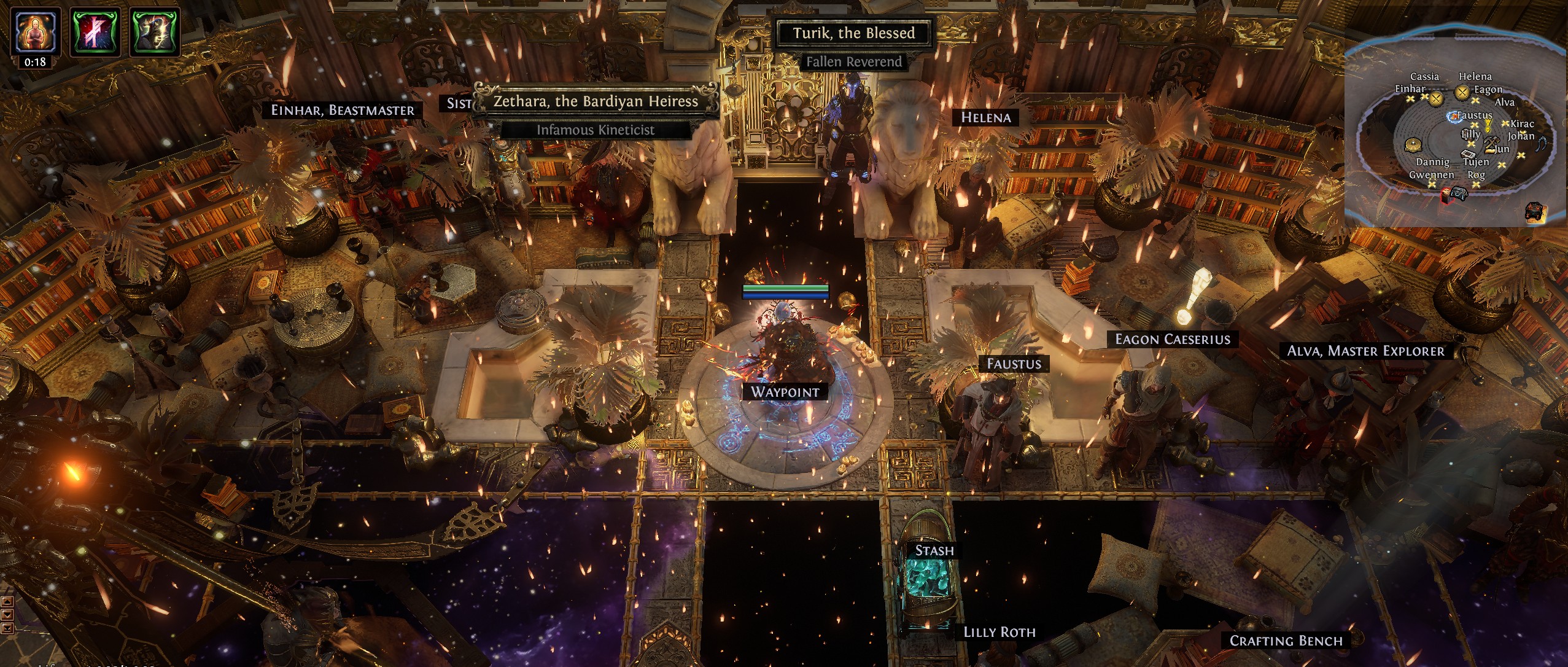Select the Alva, Master Explorer nameplate
The height and width of the screenshot is (667, 1568).
click(1365, 351)
